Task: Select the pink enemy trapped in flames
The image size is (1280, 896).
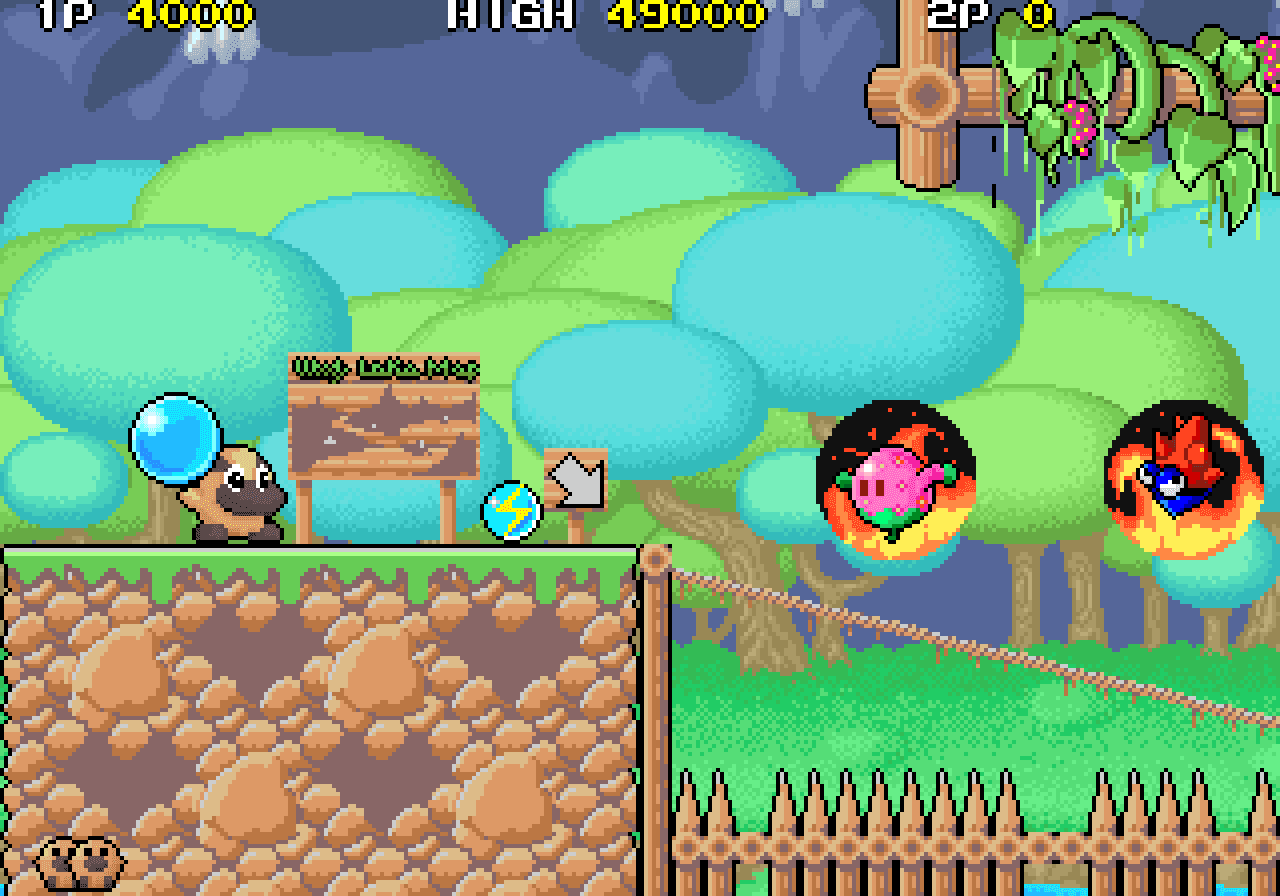Action: tap(893, 480)
